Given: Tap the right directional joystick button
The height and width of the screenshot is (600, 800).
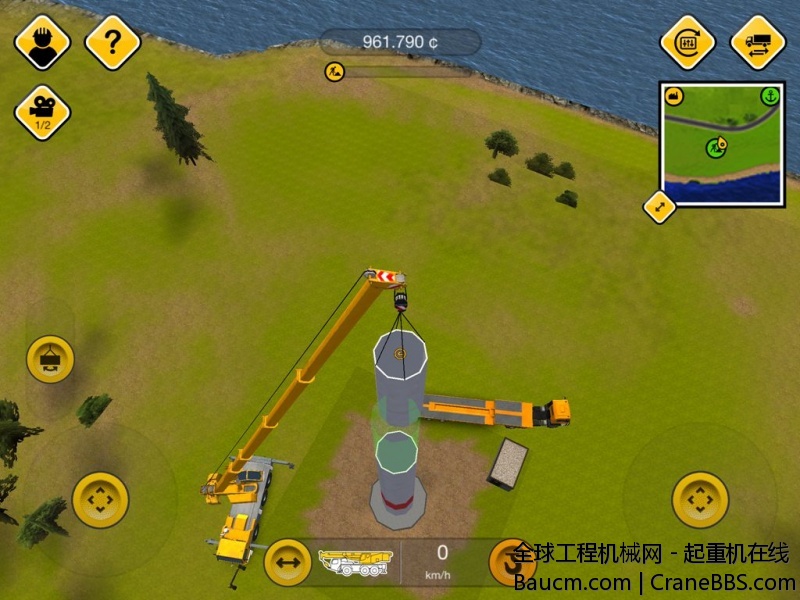Looking at the screenshot, I should 700,499.
